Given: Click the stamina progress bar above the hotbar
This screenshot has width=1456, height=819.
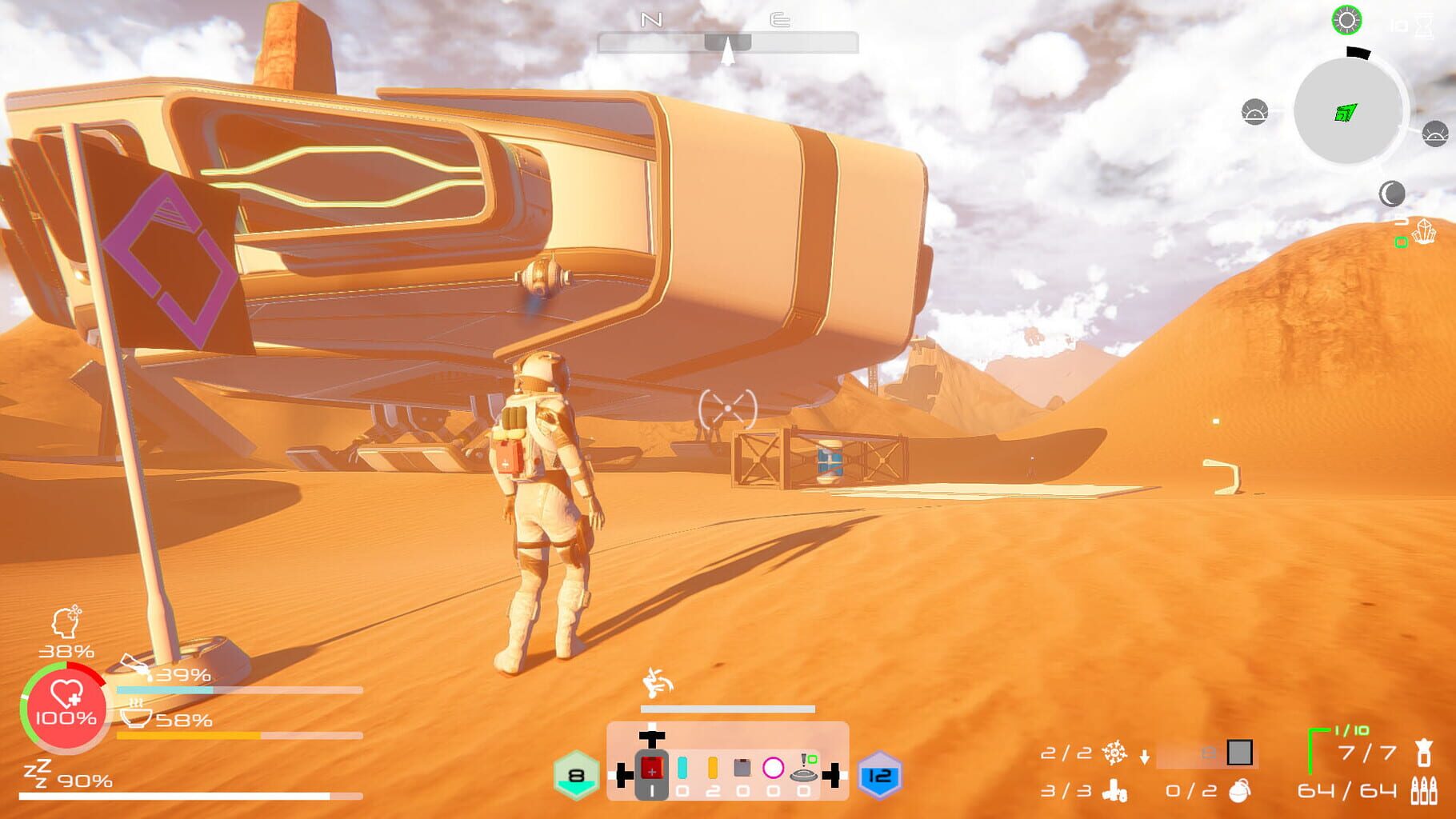Looking at the screenshot, I should tap(726, 707).
